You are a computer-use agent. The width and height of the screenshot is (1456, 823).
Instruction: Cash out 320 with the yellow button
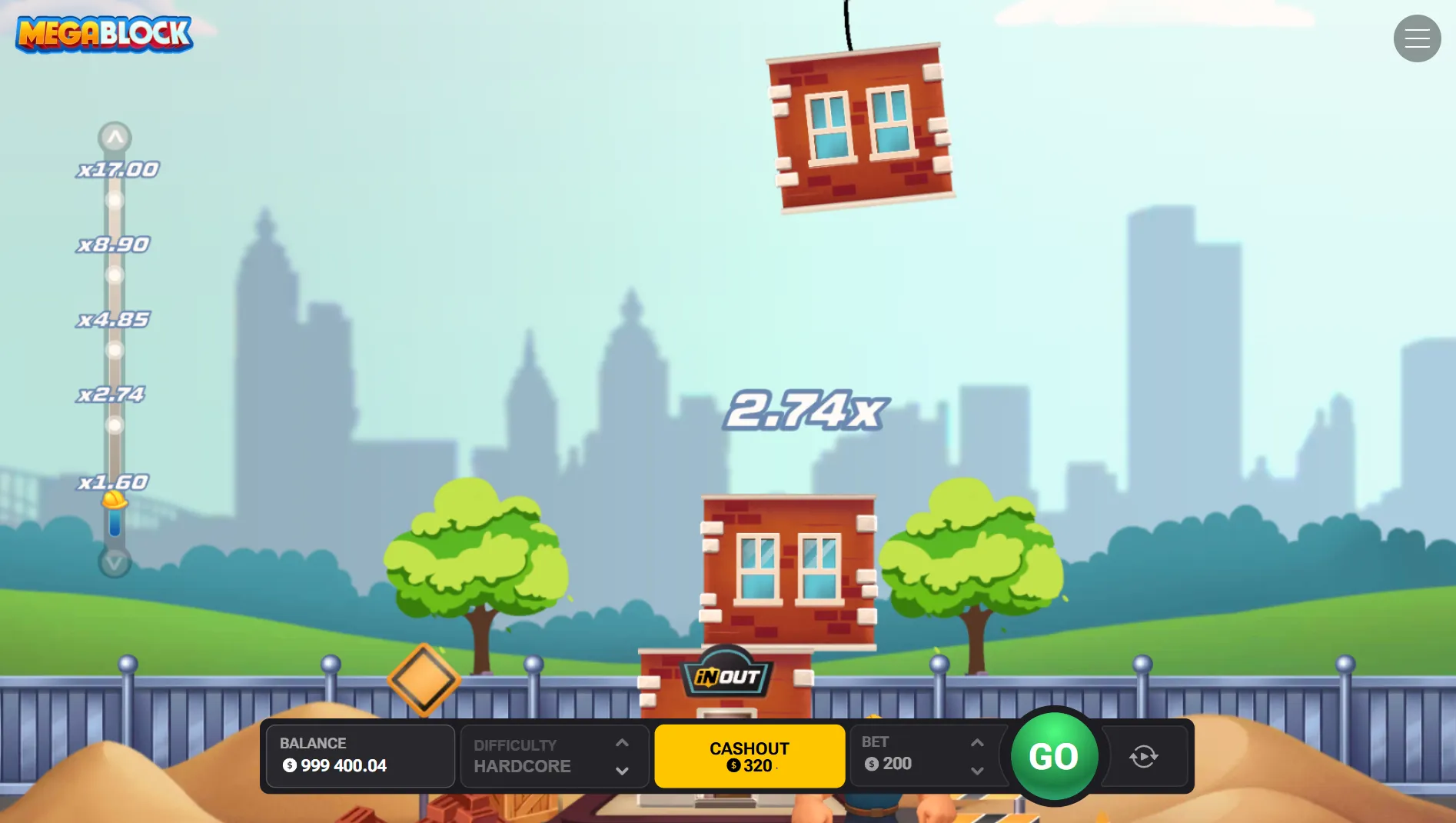coord(750,756)
